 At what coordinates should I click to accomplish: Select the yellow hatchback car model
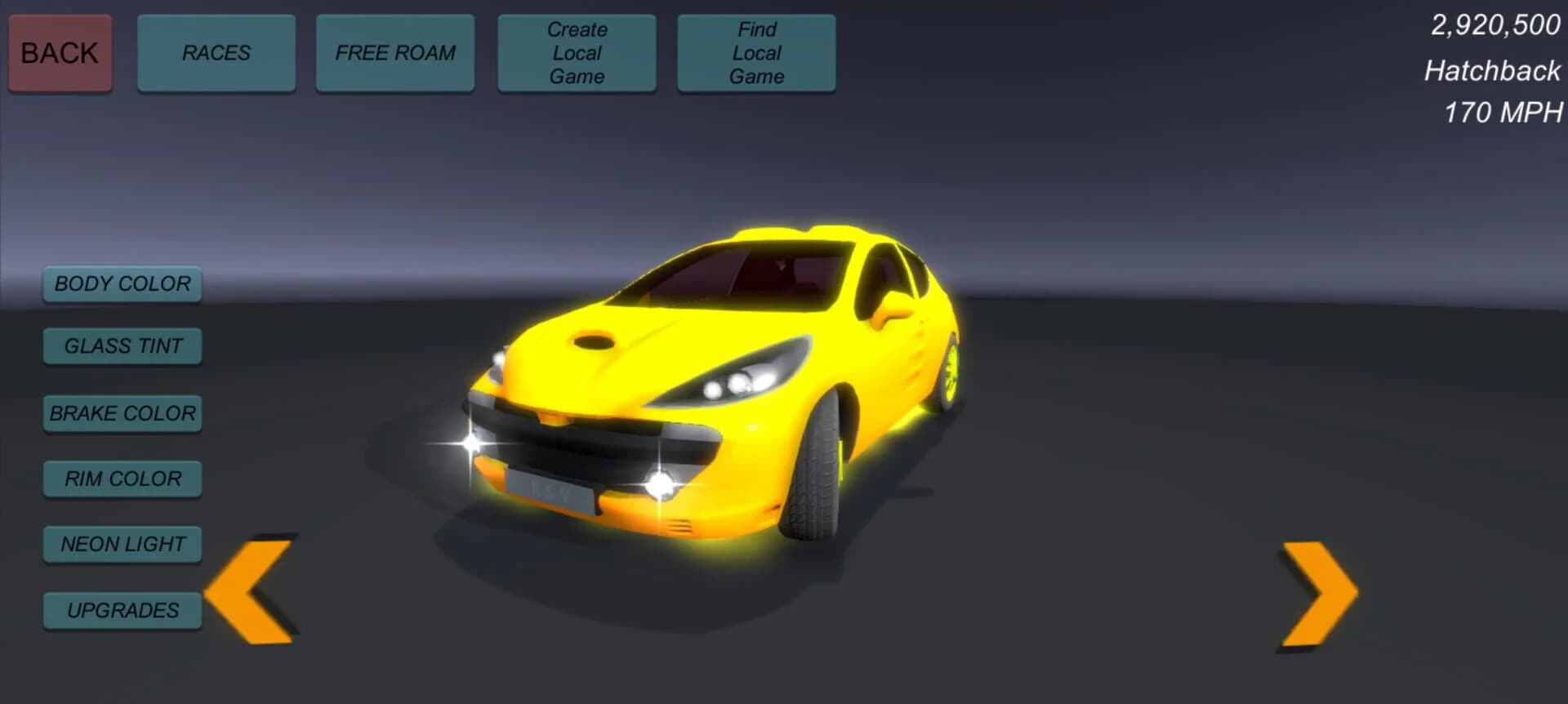tap(735, 368)
